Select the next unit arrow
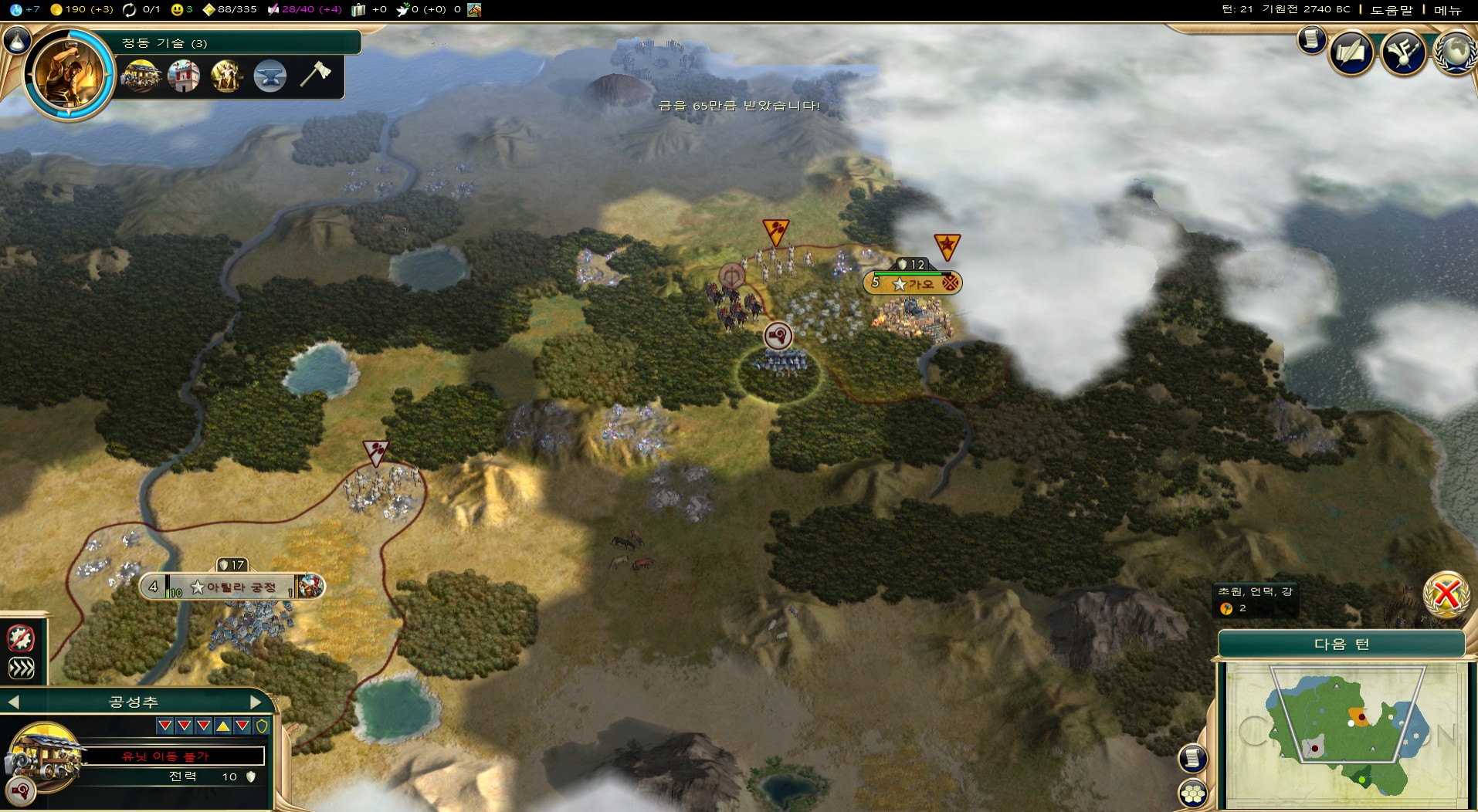 (256, 702)
